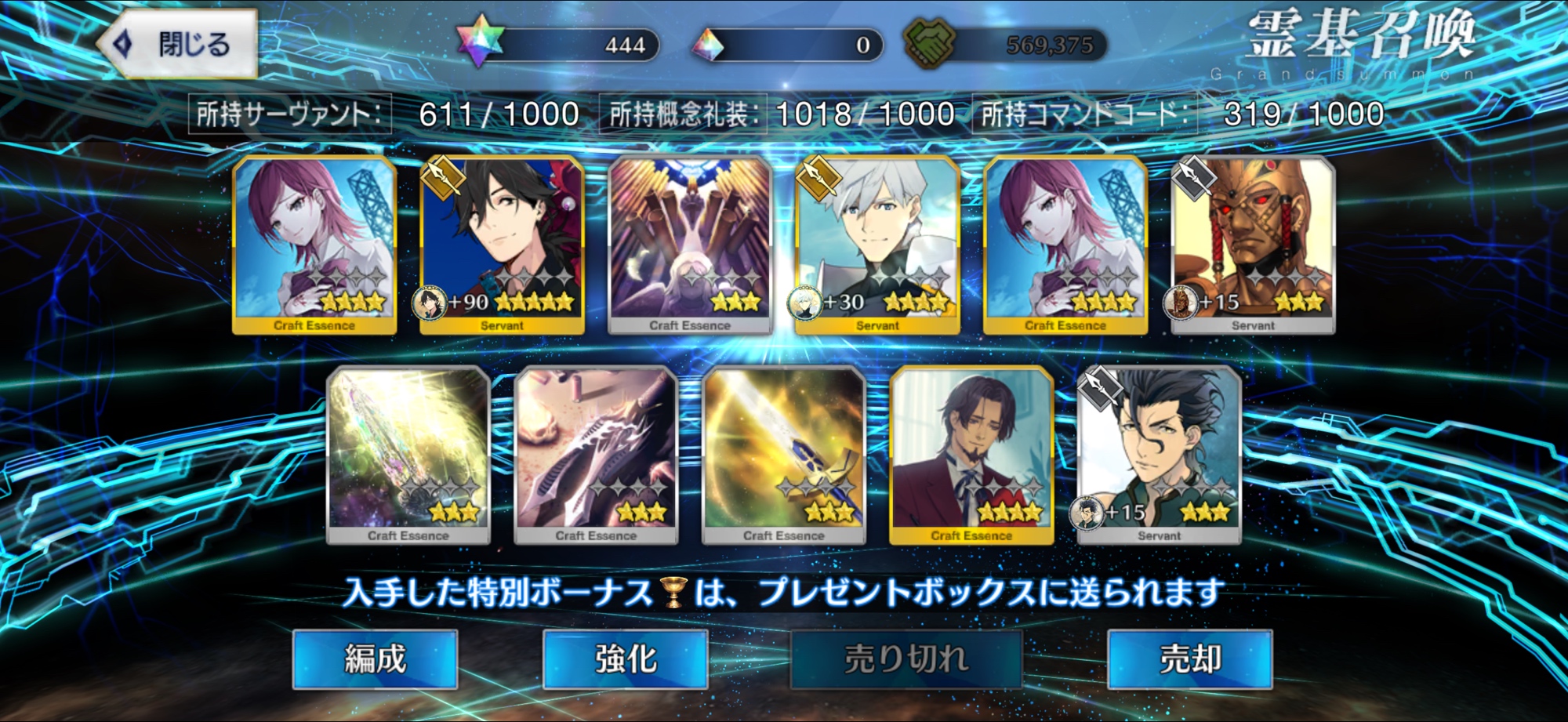1568x722 pixels.
Task: Select the silver-haired four-star Servant card
Action: (x=877, y=245)
